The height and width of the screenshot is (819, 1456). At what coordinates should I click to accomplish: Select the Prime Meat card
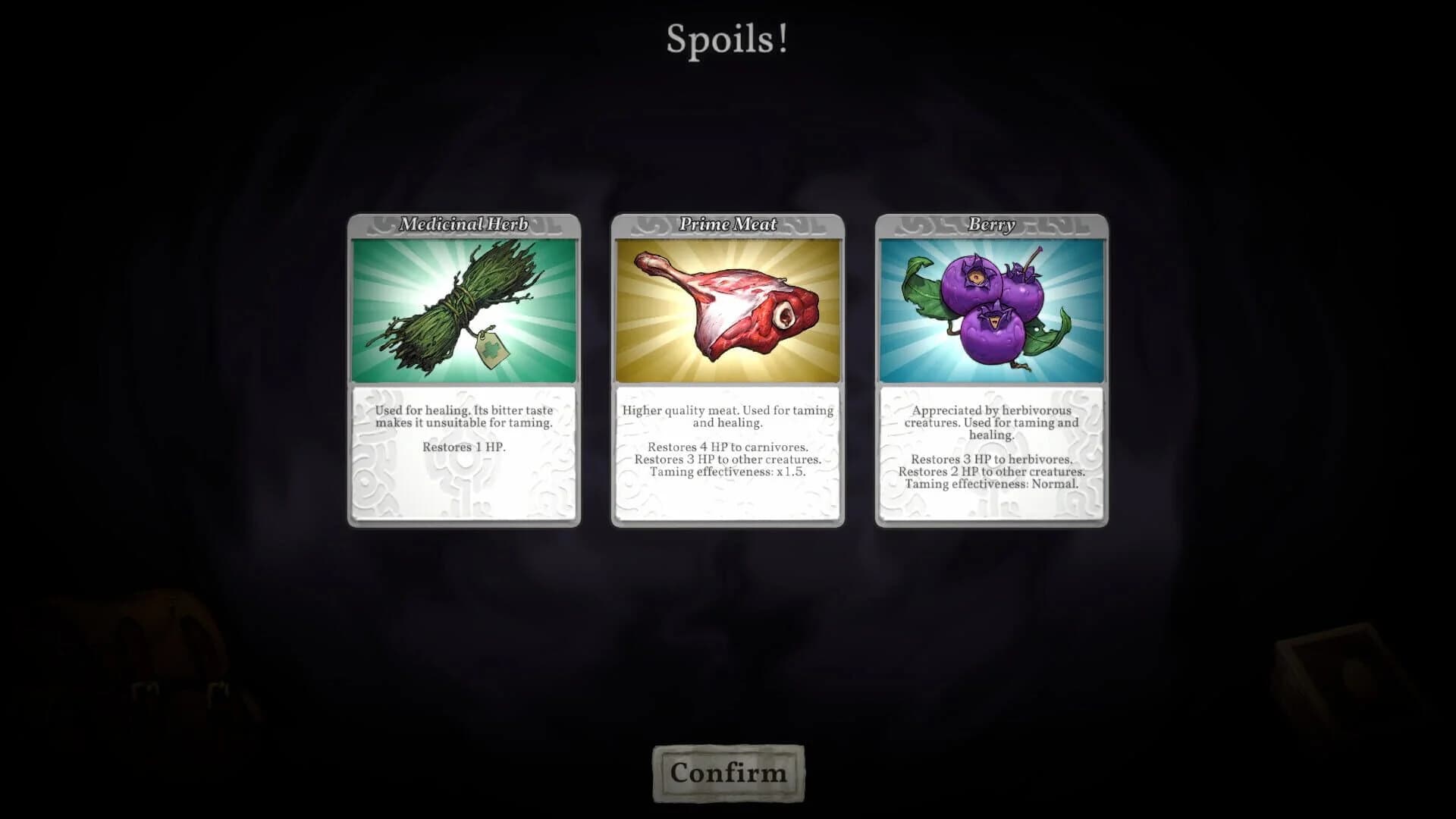tap(726, 372)
